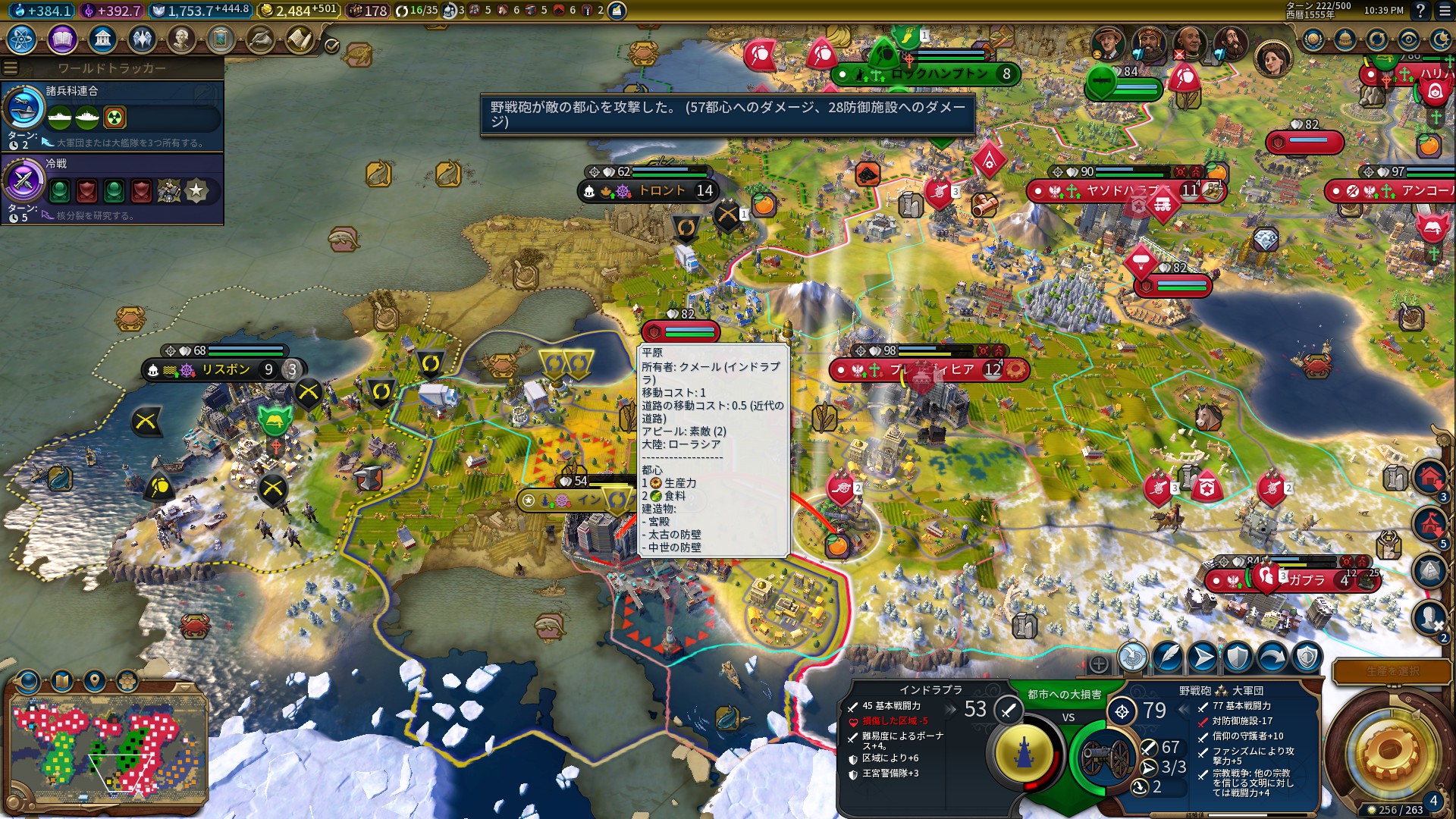Open the Civilopedia question mark
1456x819 pixels.
click(x=1420, y=11)
